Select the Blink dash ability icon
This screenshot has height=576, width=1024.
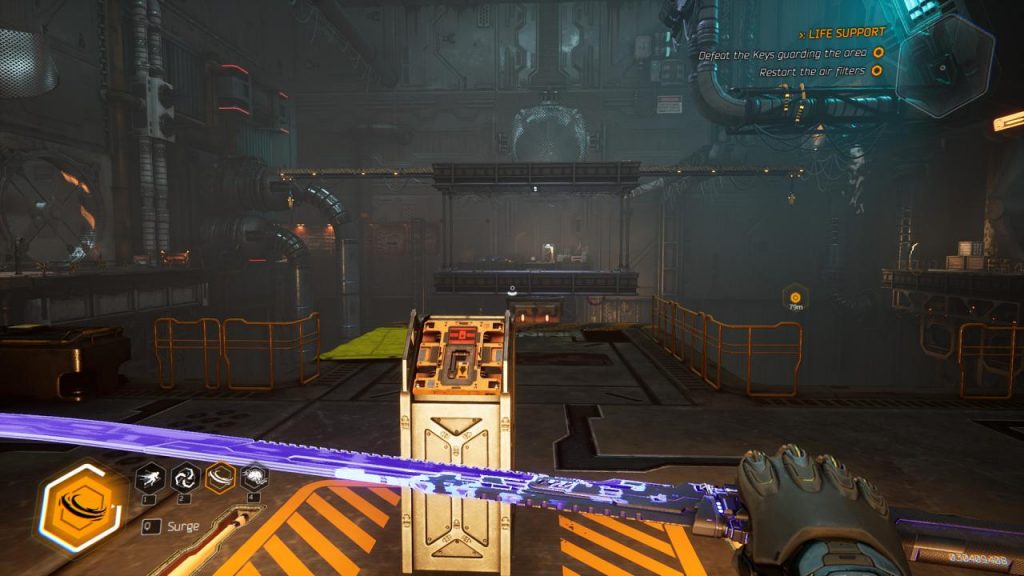[x=148, y=478]
